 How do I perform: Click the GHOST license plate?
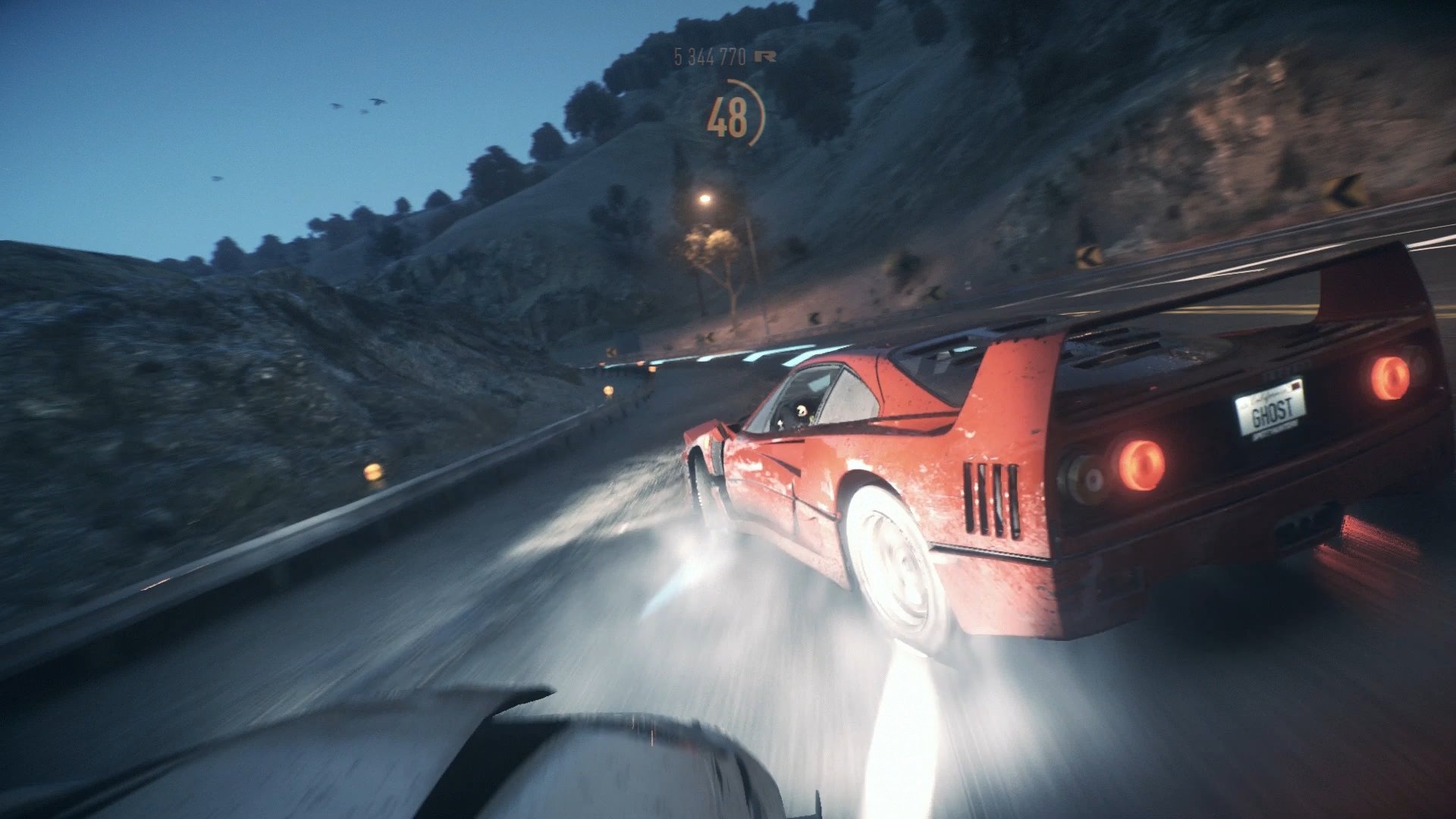1272,413
